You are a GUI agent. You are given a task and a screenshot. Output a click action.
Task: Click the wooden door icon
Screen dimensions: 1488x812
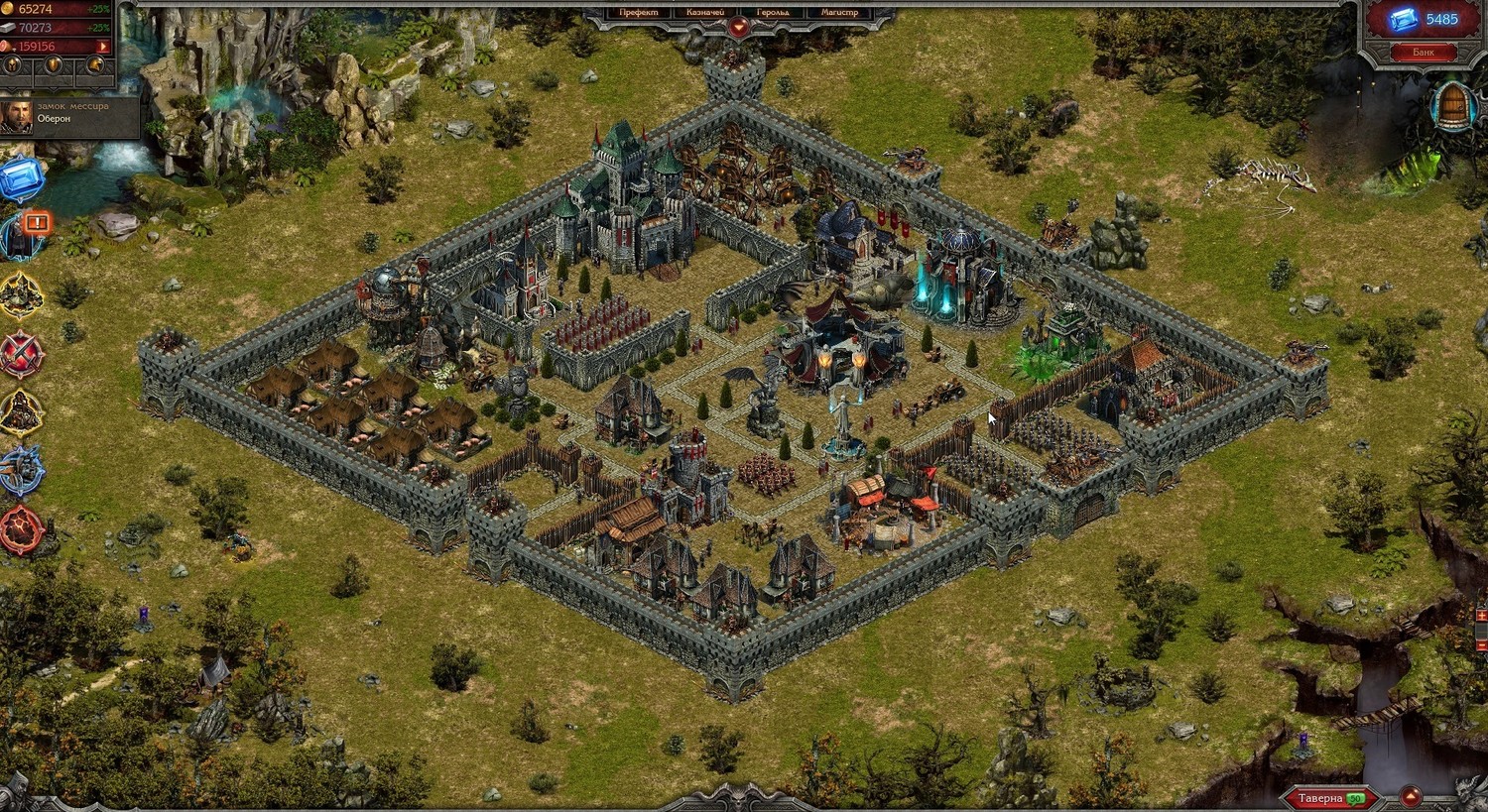[x=1453, y=106]
